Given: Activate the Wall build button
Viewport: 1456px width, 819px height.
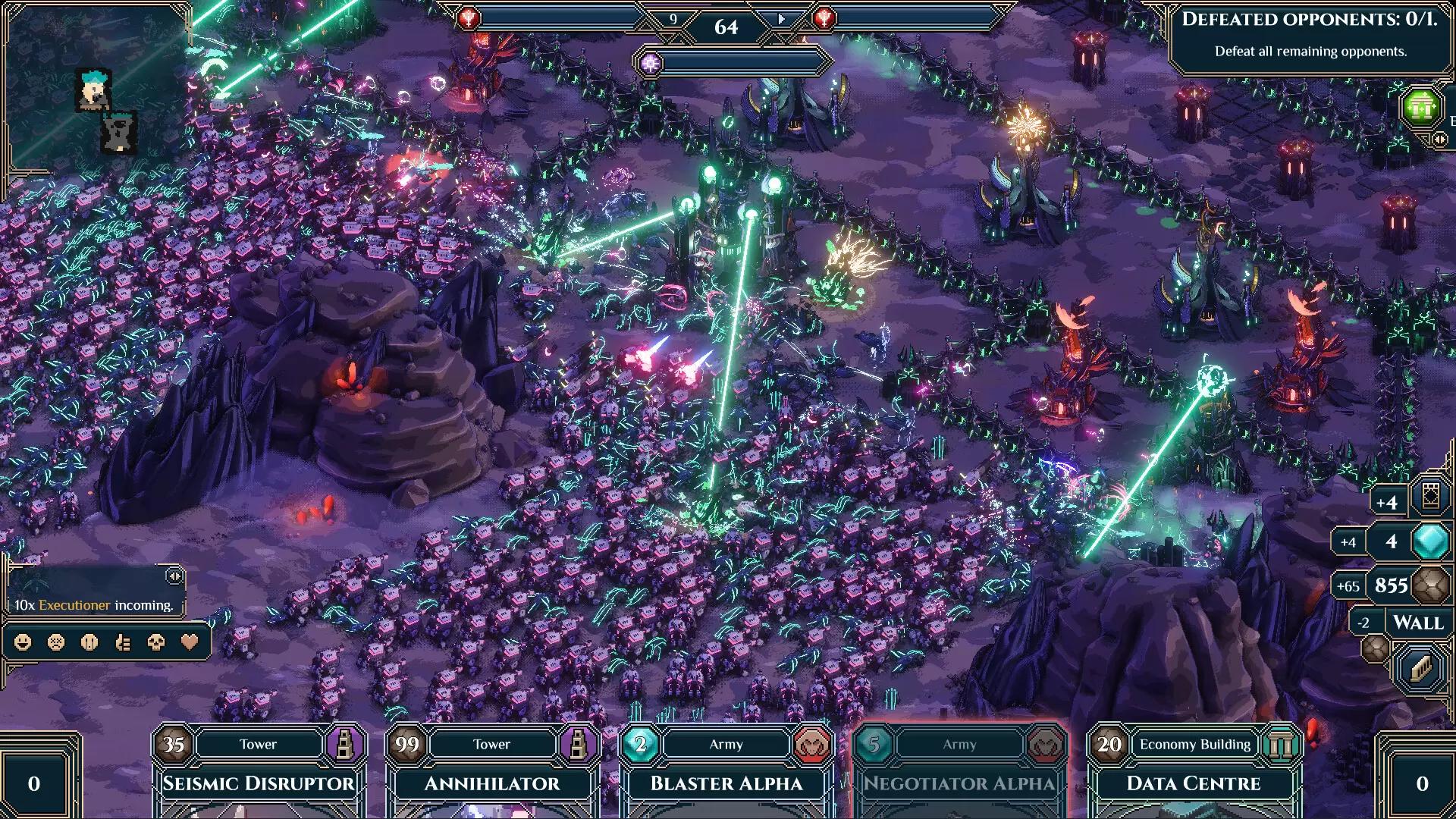Looking at the screenshot, I should 1417,623.
